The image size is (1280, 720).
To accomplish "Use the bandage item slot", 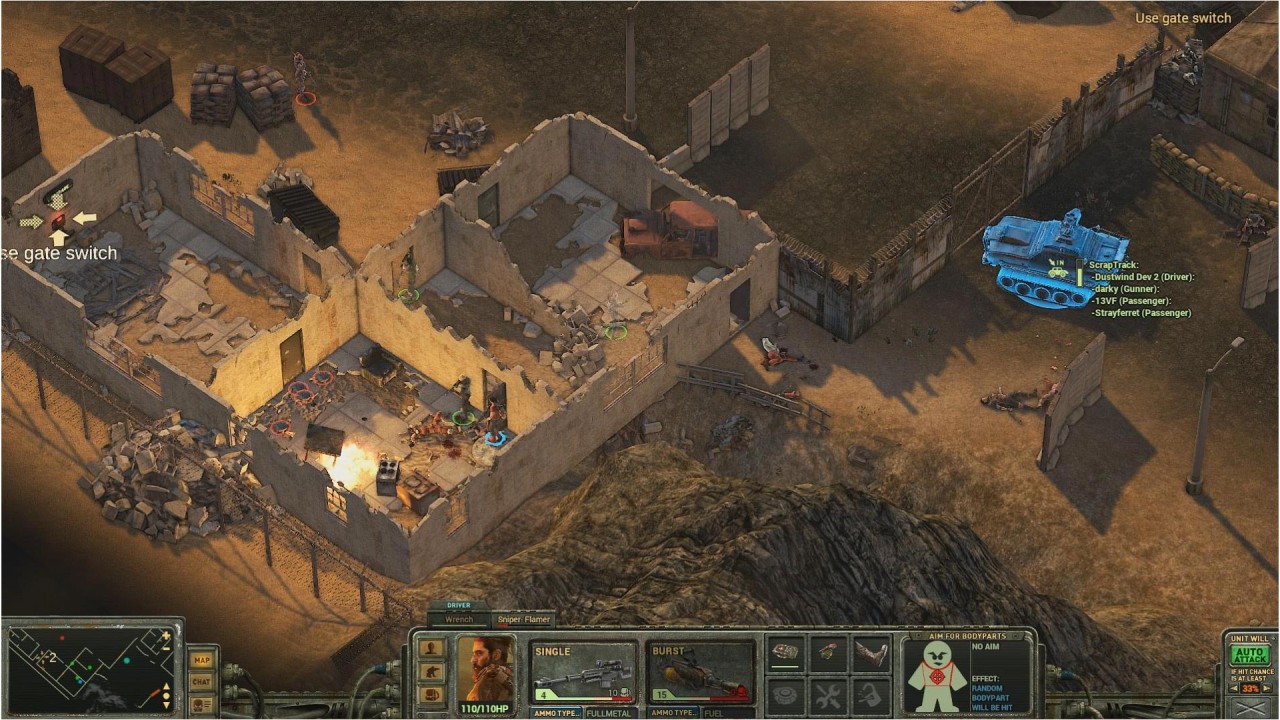I will pyautogui.click(x=785, y=654).
